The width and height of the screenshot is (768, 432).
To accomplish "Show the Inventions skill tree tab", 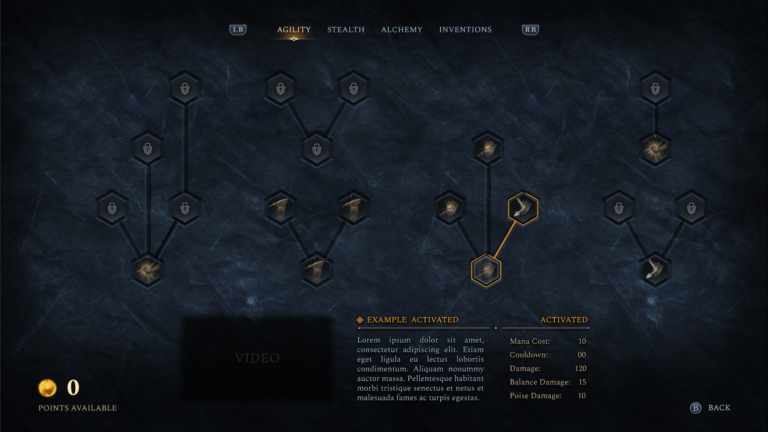I will (x=465, y=30).
